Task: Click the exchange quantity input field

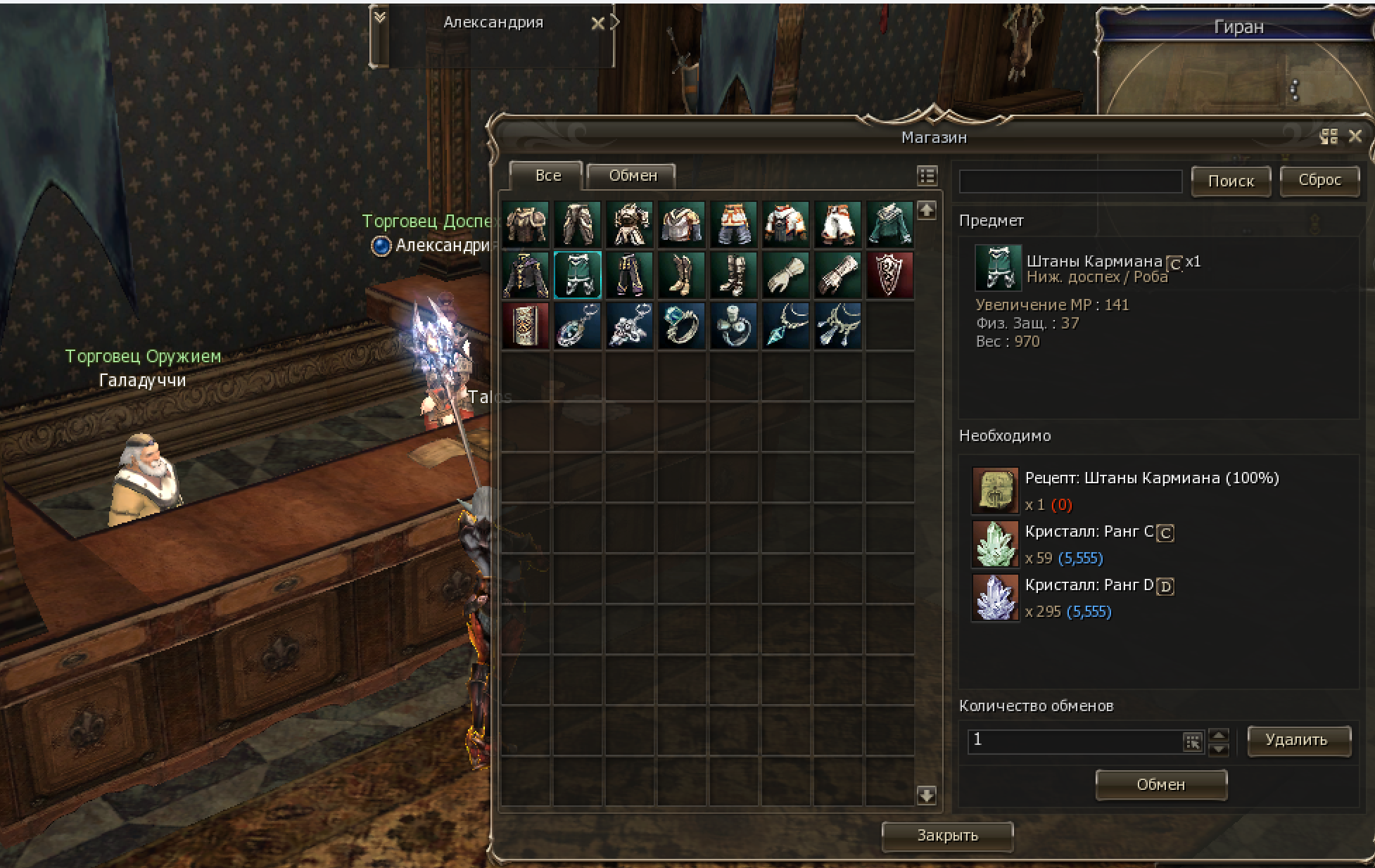Action: pos(1073,740)
